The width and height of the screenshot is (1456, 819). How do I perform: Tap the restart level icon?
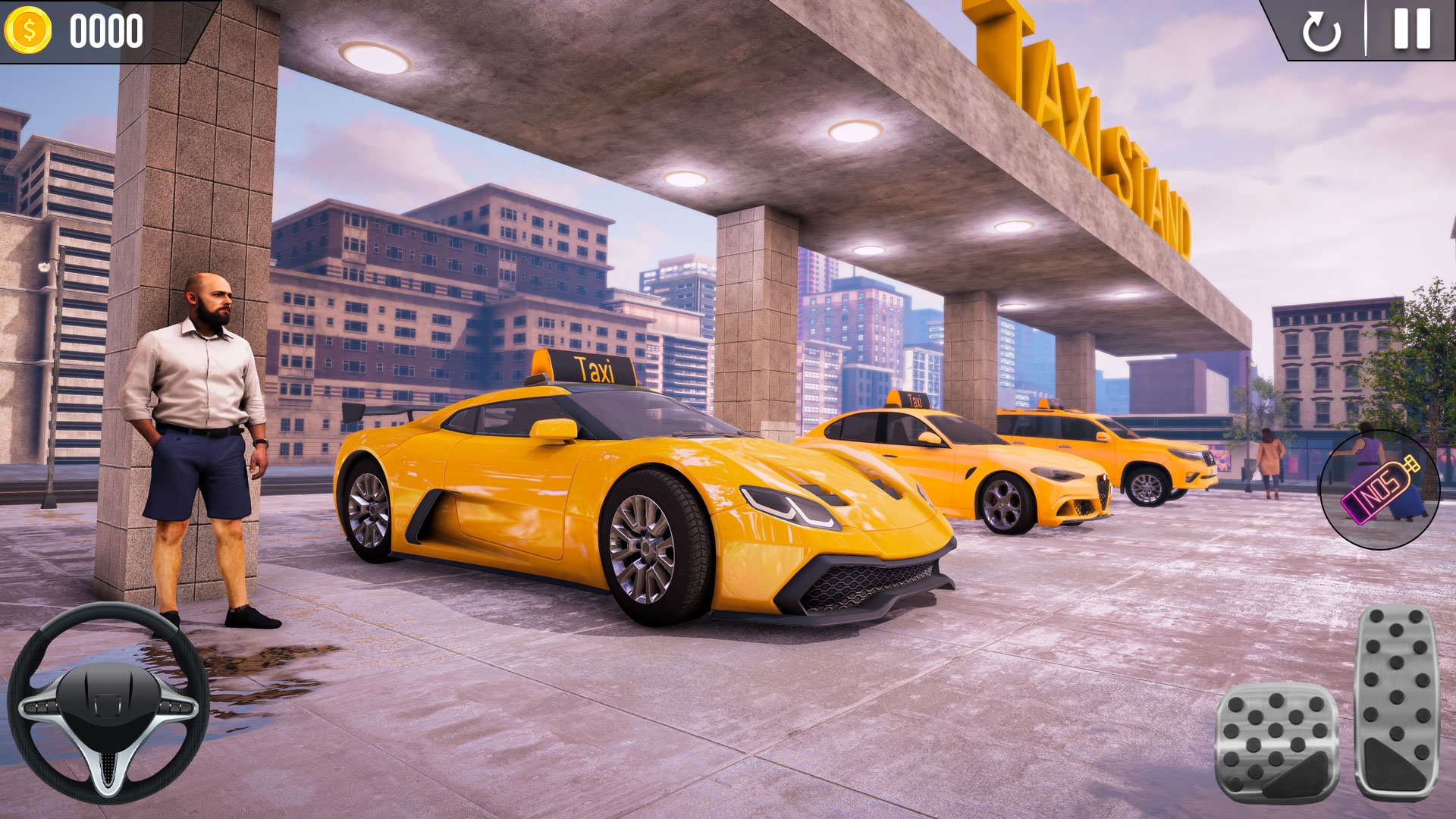[x=1322, y=33]
